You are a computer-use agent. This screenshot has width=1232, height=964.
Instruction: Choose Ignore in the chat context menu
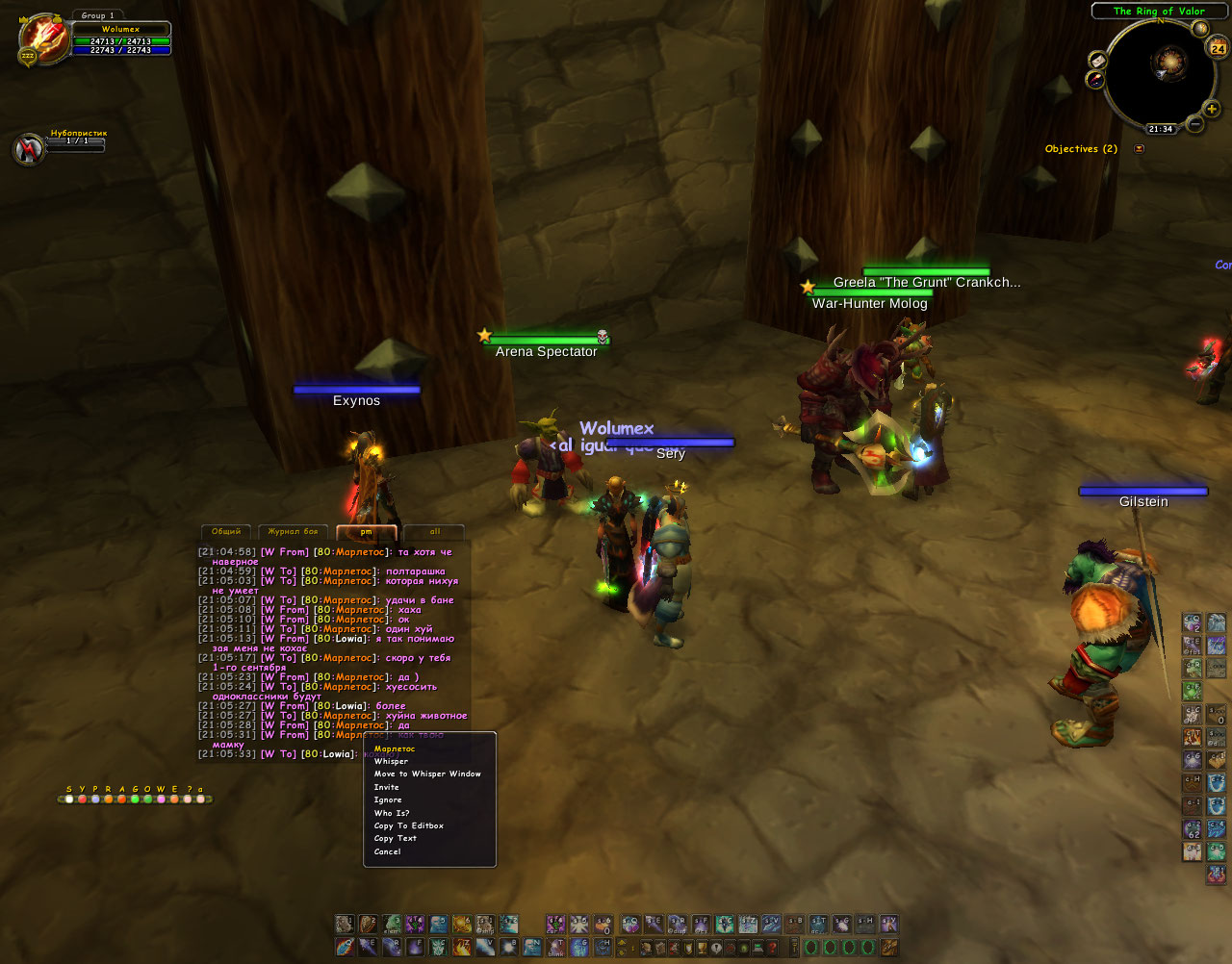tap(388, 799)
